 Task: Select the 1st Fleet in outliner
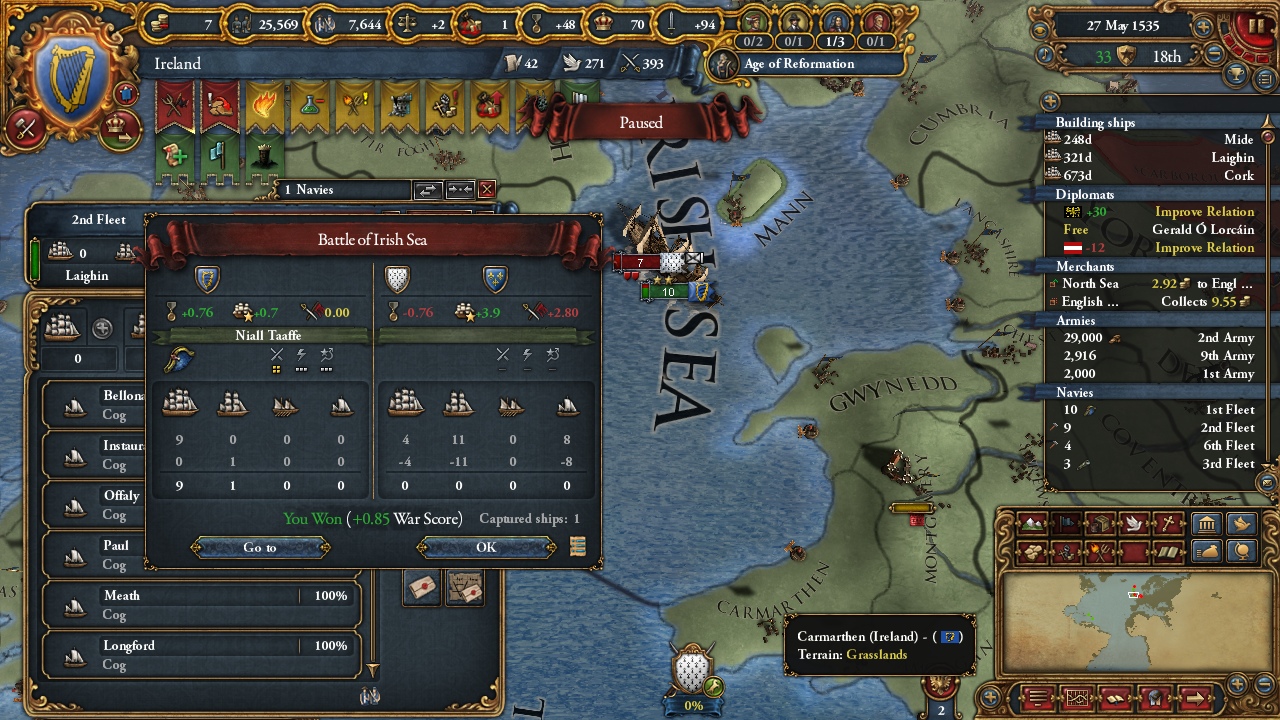[x=1157, y=410]
